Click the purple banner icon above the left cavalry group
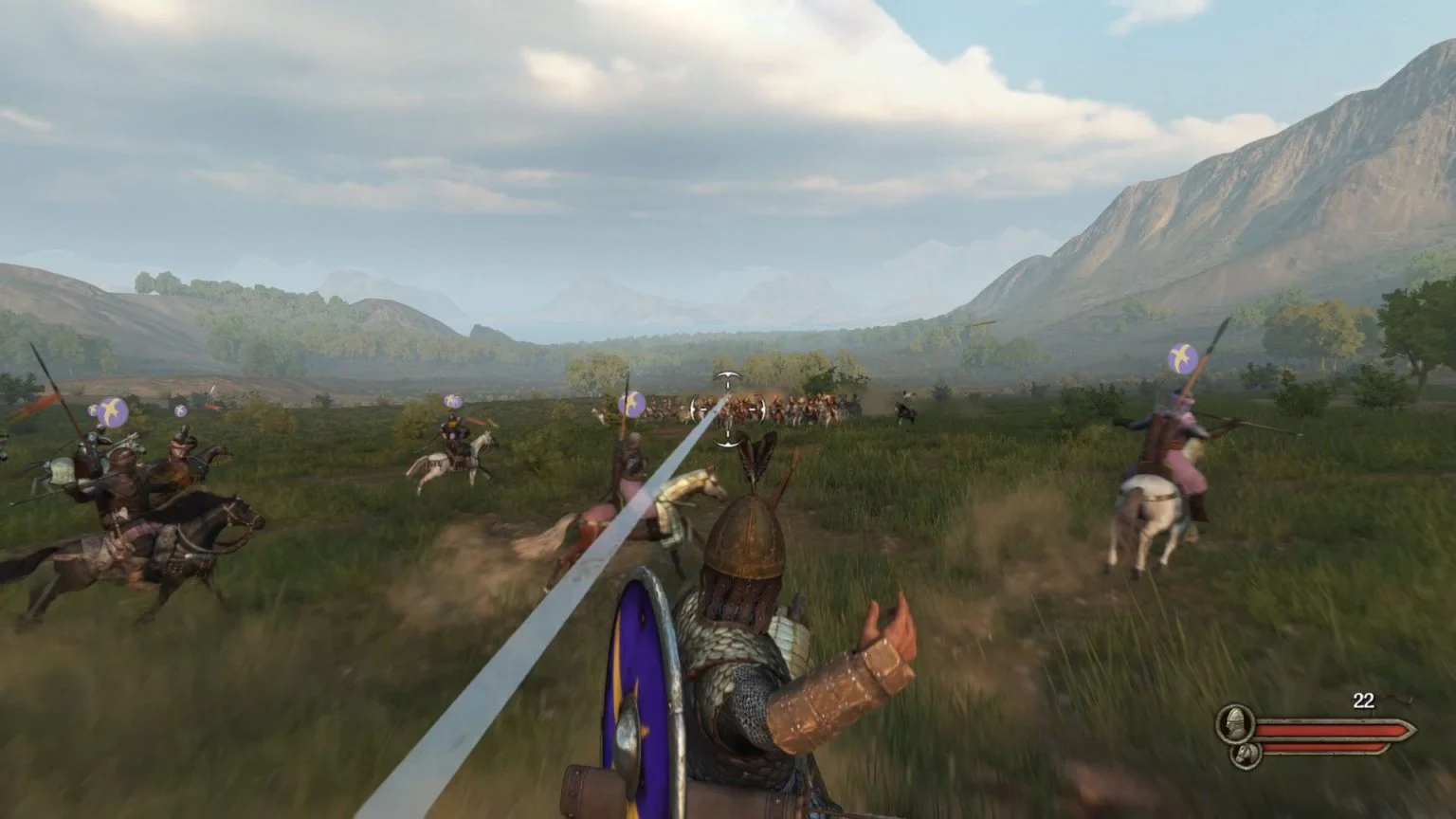This screenshot has width=1456, height=819. (x=111, y=411)
